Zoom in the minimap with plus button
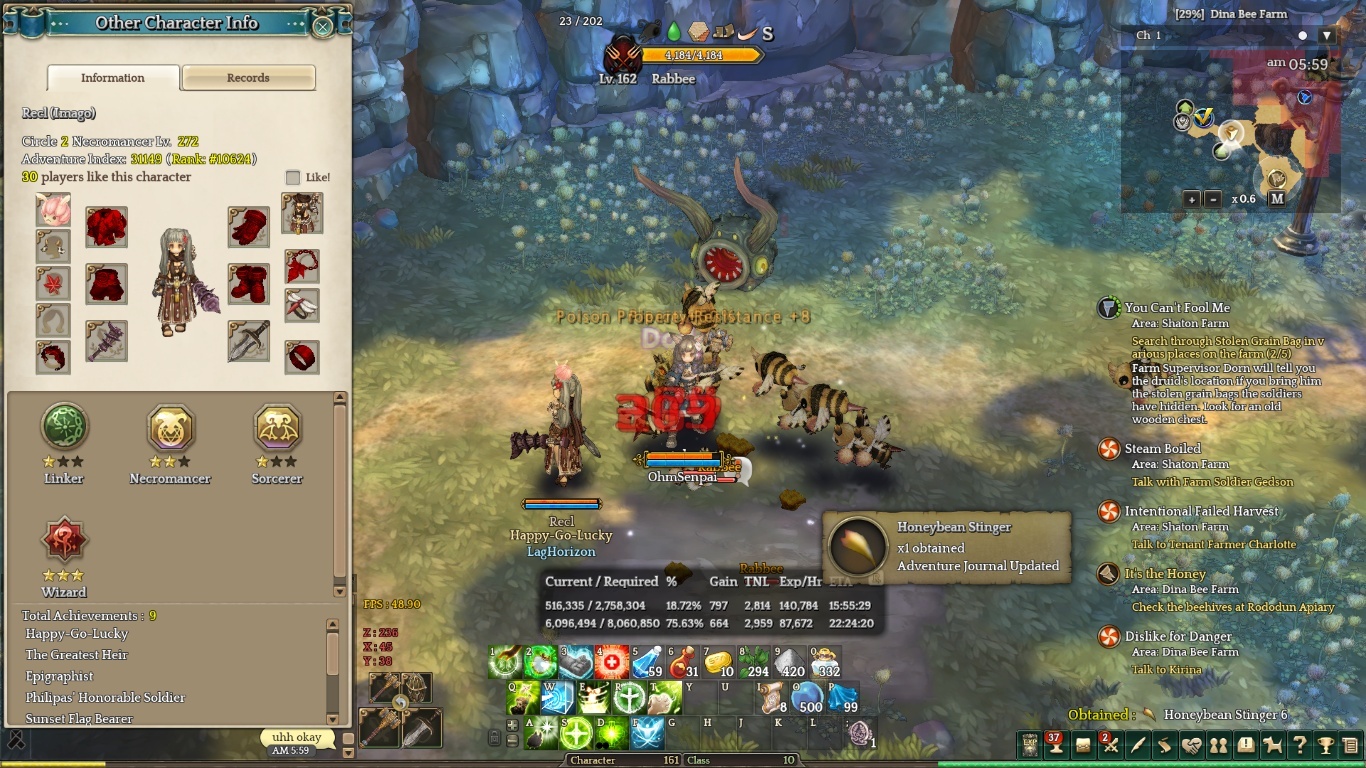 tap(1191, 199)
